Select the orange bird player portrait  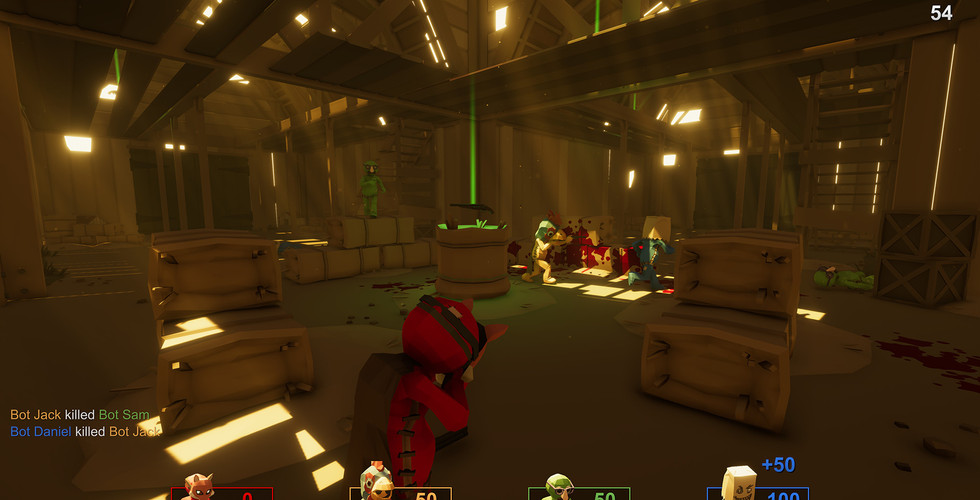pyautogui.click(x=377, y=483)
